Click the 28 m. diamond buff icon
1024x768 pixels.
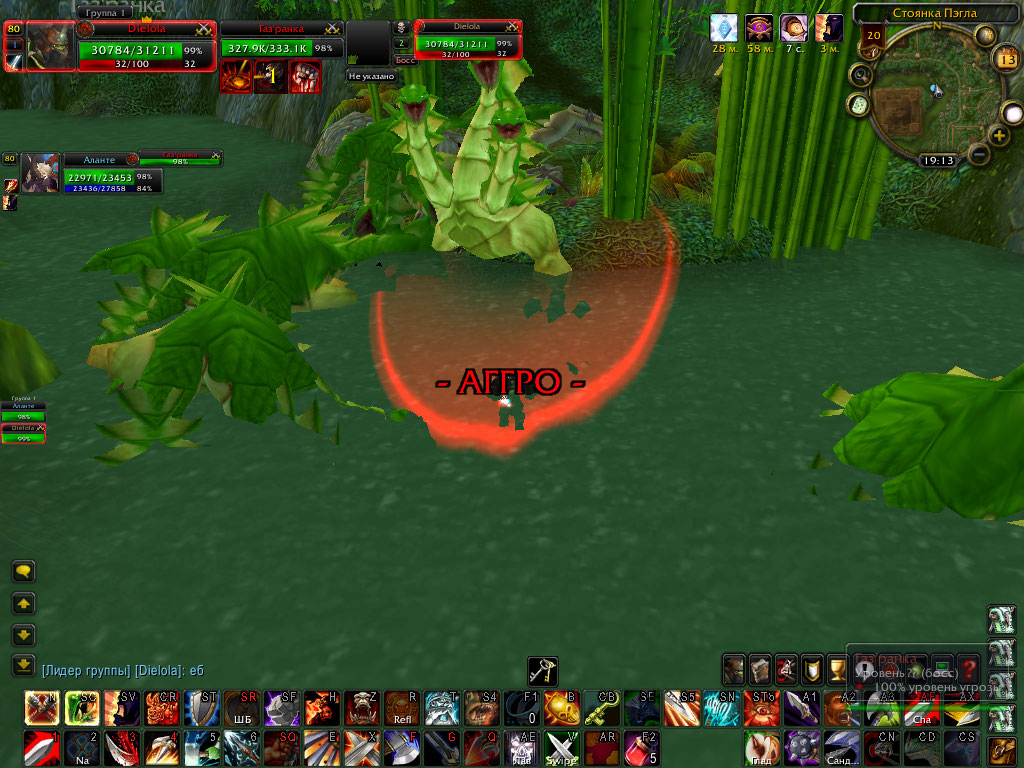[x=723, y=28]
